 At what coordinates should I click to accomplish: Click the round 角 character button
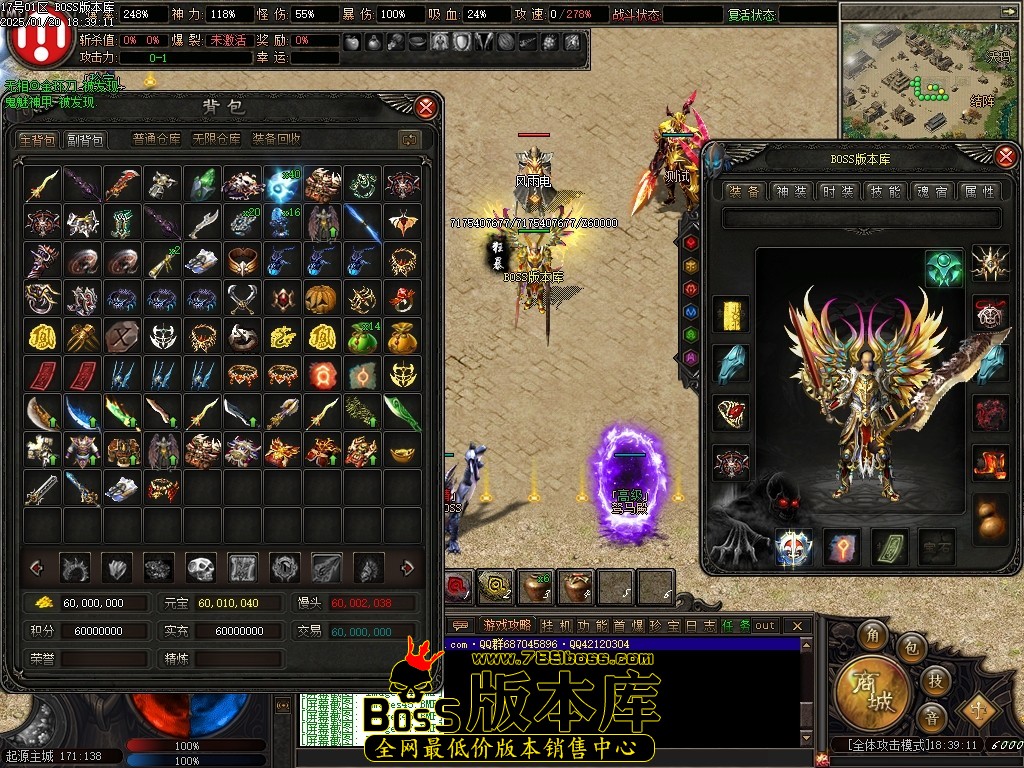pyautogui.click(x=875, y=638)
